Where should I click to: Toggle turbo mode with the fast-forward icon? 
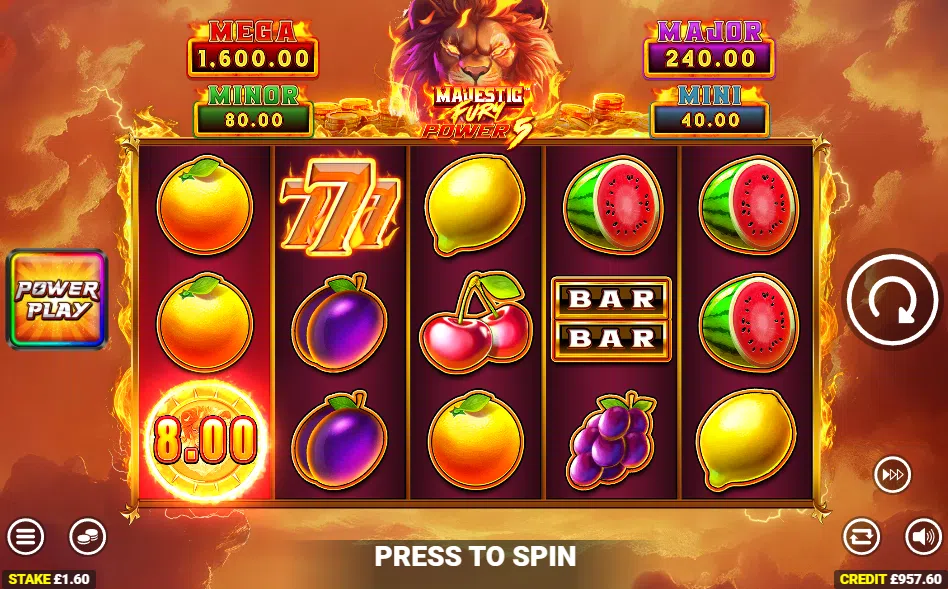point(892,475)
